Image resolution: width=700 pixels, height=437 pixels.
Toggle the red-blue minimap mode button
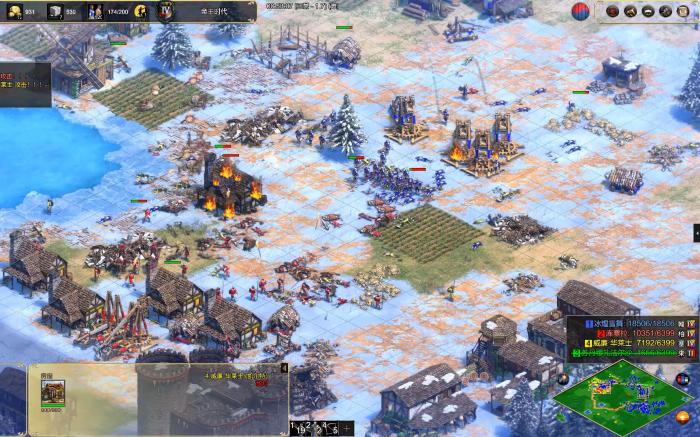684,379
